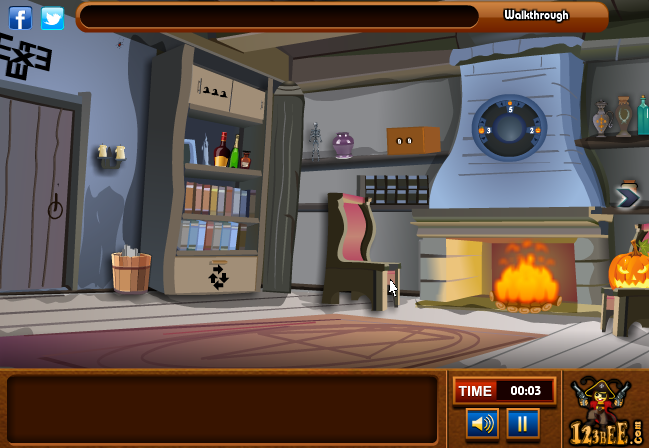This screenshot has width=649, height=448.
Task: Open the Twitter share link
Action: click(x=52, y=18)
